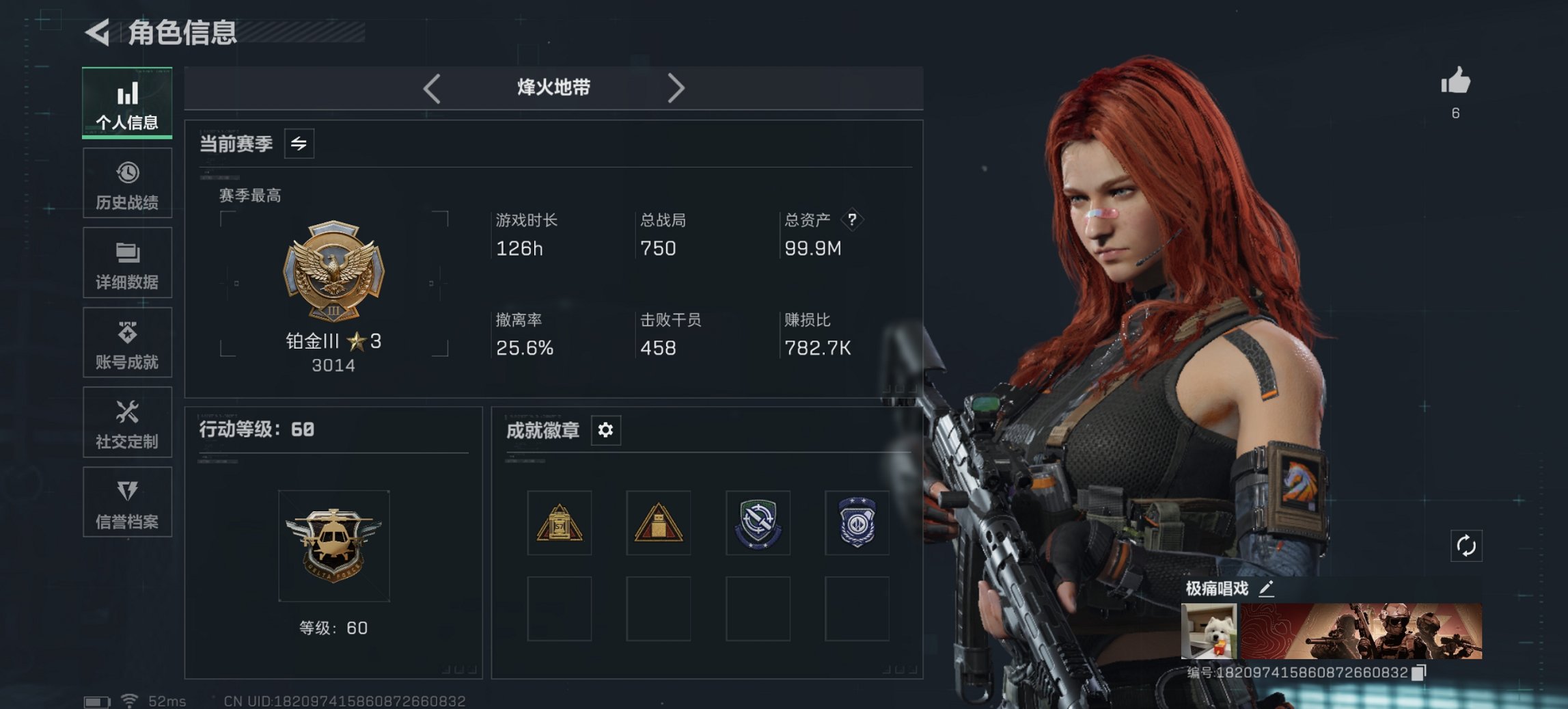Open the 成就徽章 badge settings gear
This screenshot has width=1568, height=709.
click(x=604, y=431)
